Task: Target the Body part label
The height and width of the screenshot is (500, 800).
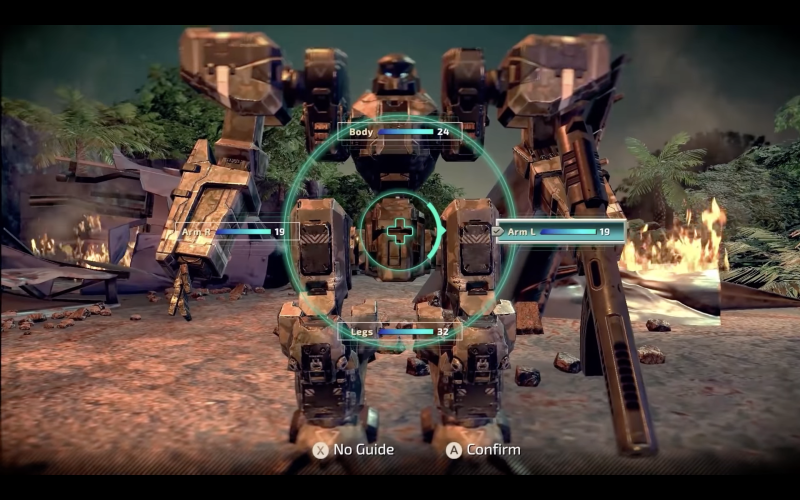Action: pos(399,131)
